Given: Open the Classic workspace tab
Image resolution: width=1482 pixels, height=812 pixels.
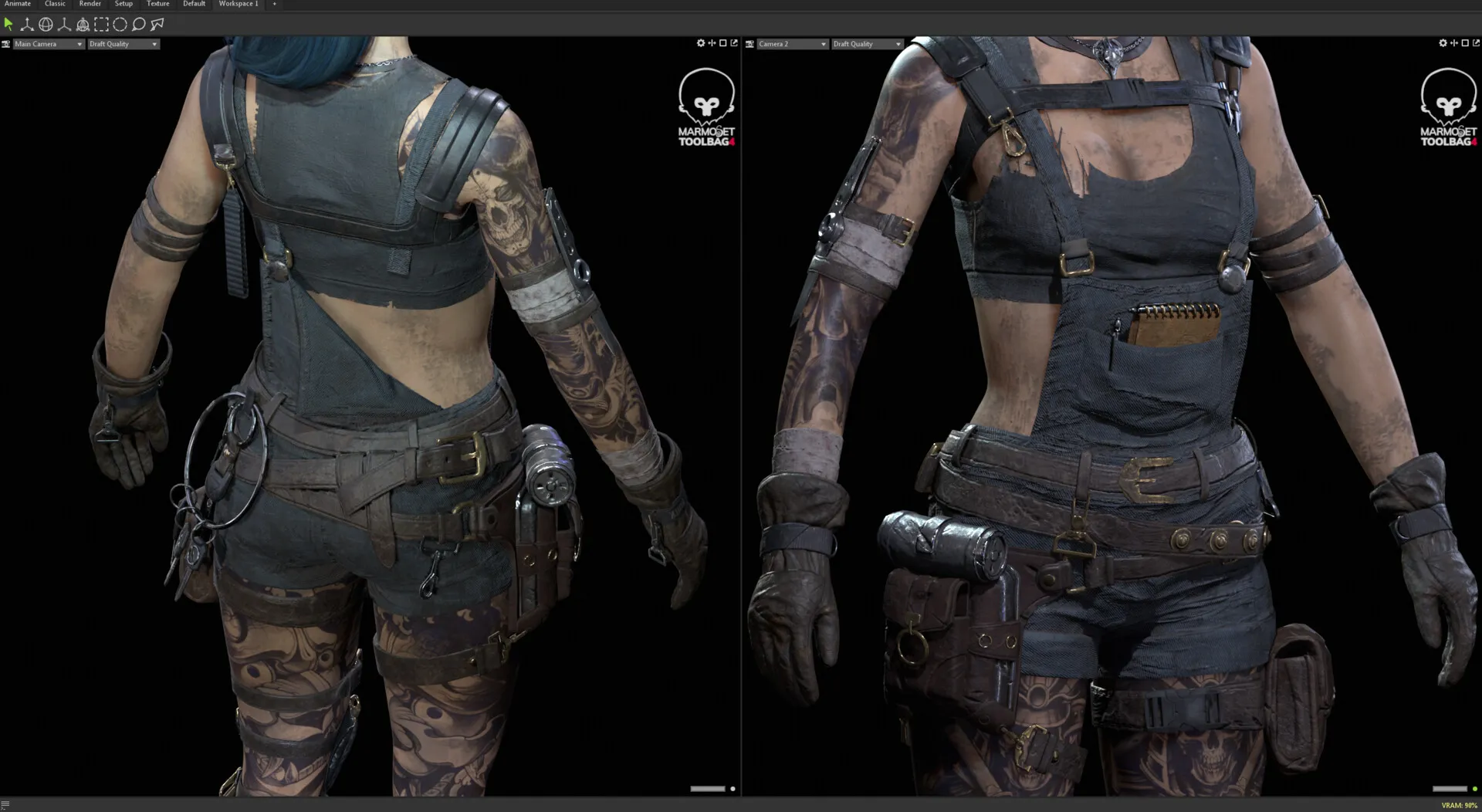Looking at the screenshot, I should pos(55,4).
